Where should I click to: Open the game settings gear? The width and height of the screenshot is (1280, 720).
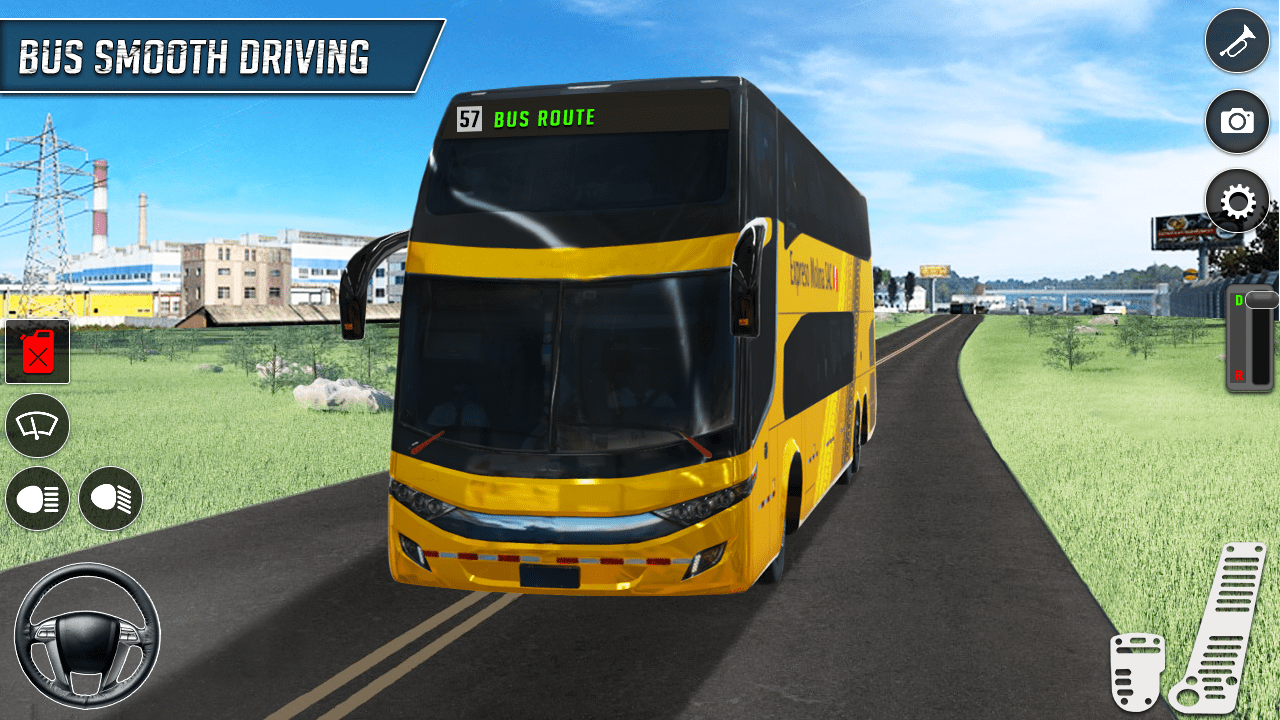tap(1237, 201)
